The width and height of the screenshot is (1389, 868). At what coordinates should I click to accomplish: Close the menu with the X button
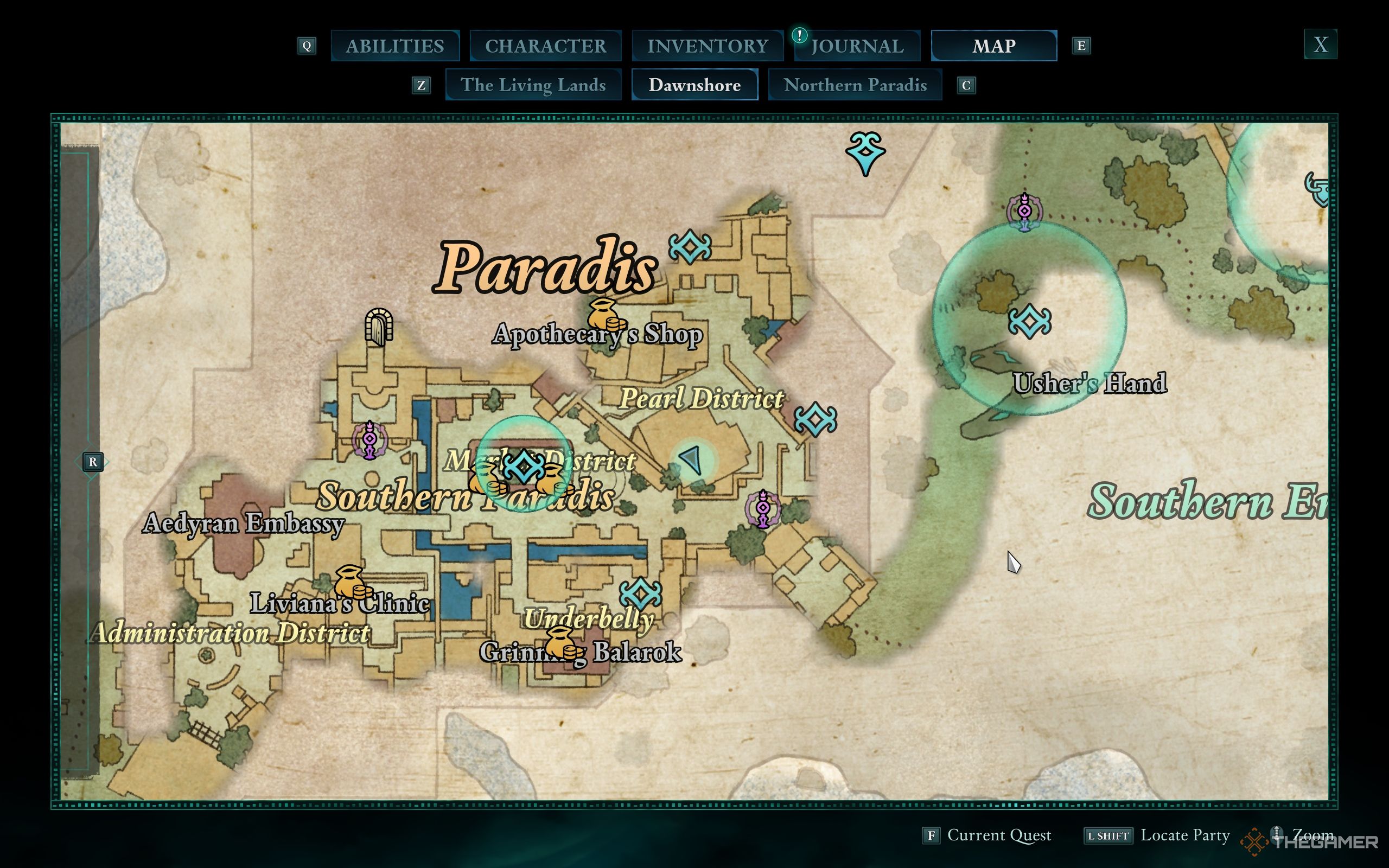(x=1320, y=44)
